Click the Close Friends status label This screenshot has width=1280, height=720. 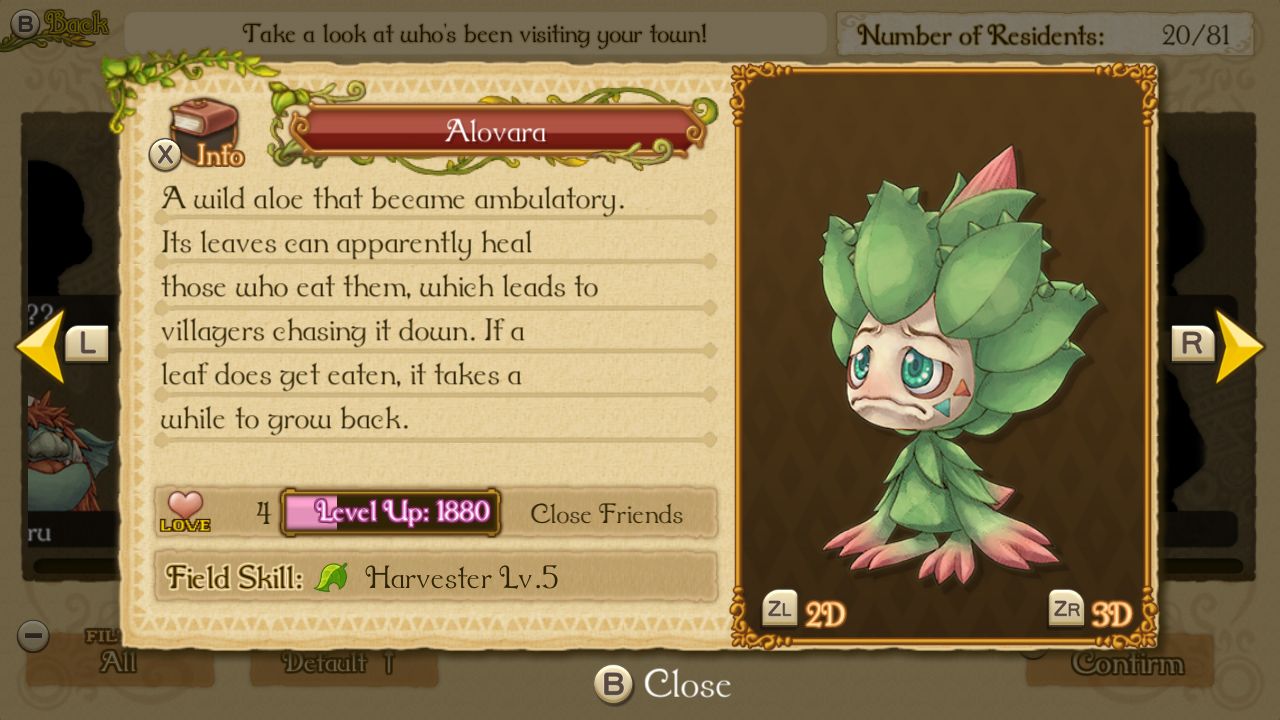point(605,515)
